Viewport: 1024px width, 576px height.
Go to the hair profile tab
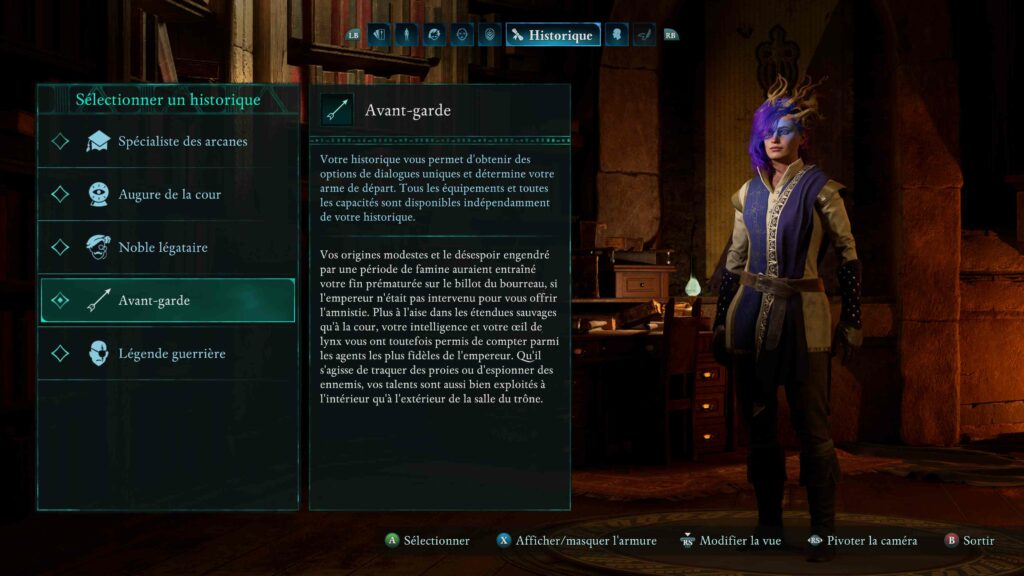[x=434, y=35]
